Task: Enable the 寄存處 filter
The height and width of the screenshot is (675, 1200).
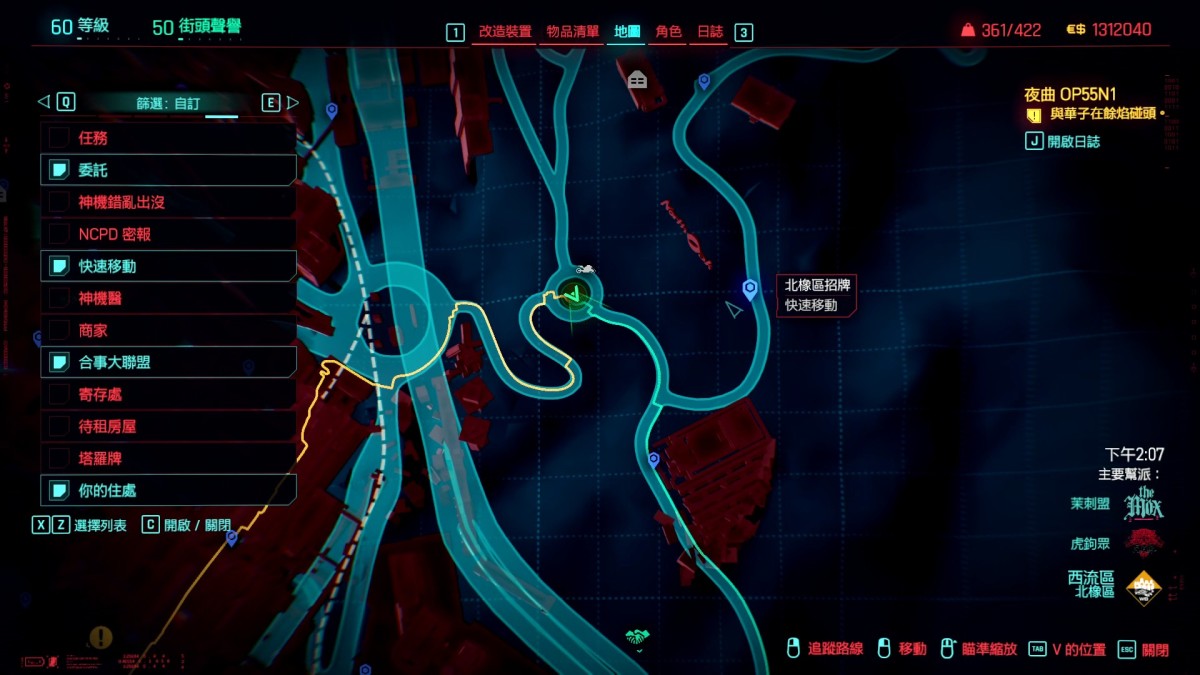Action: pyautogui.click(x=168, y=394)
